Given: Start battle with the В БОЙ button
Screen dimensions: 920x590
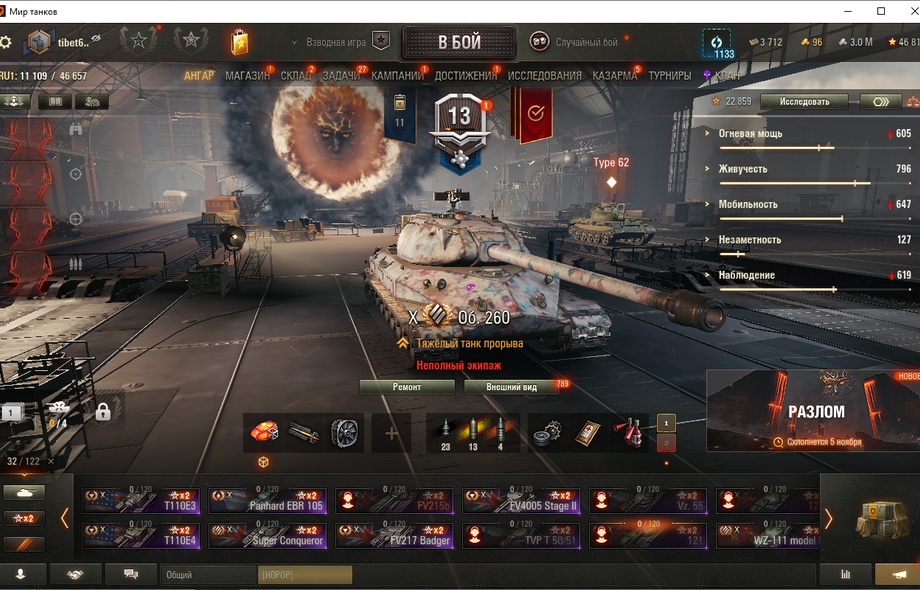Looking at the screenshot, I should coord(459,43).
